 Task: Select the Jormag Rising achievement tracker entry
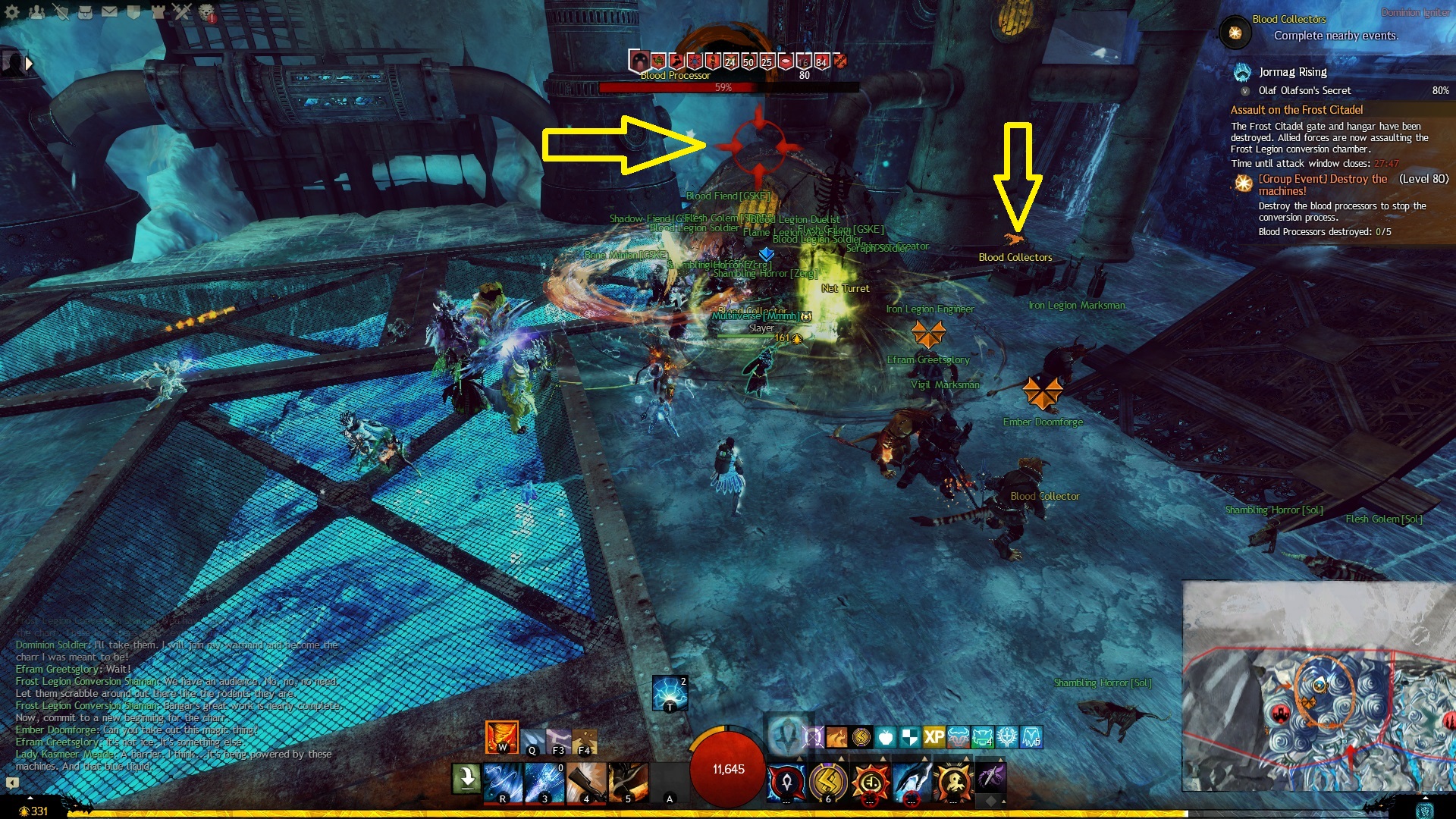[1292, 72]
